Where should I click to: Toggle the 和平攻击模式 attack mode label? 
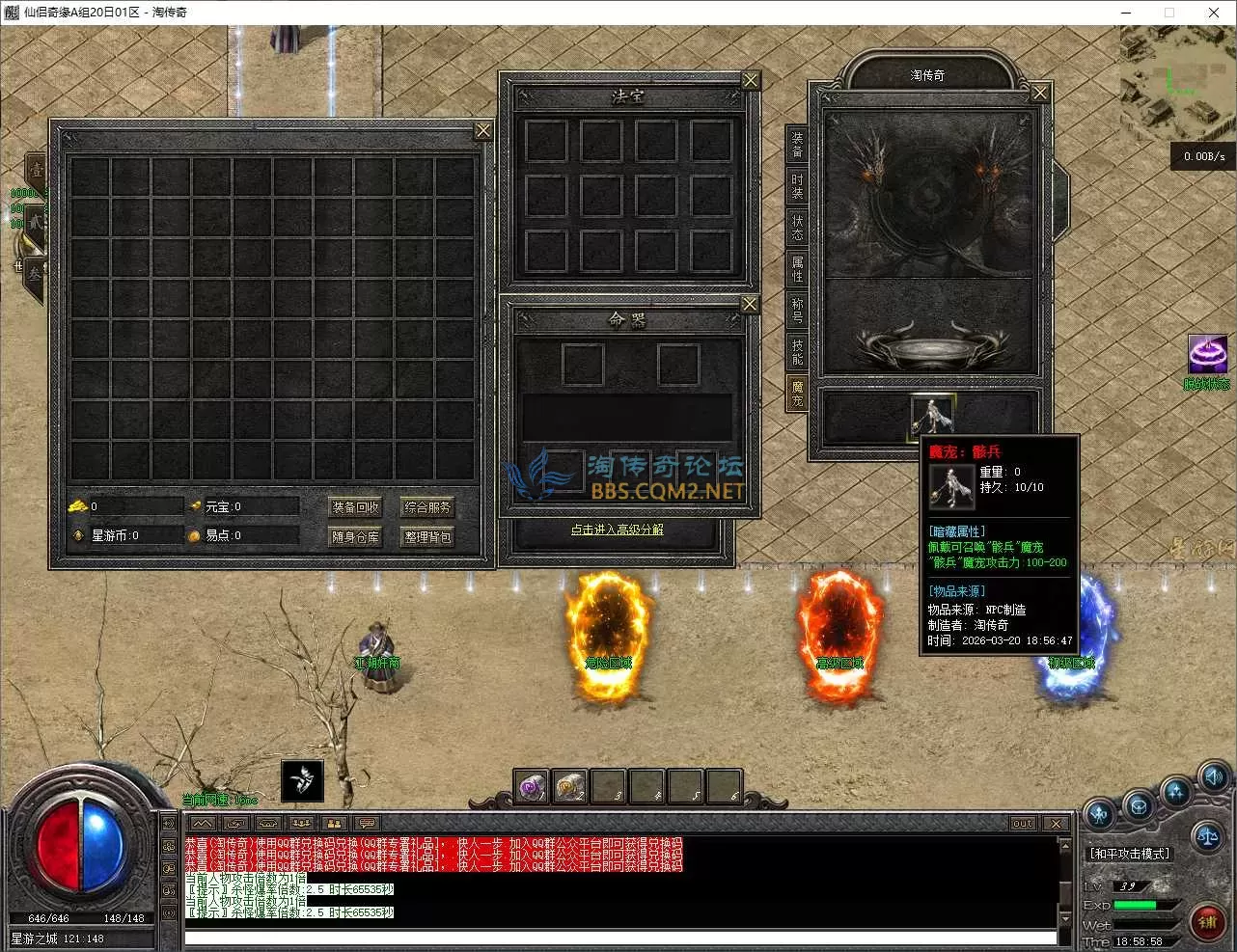click(x=1130, y=854)
